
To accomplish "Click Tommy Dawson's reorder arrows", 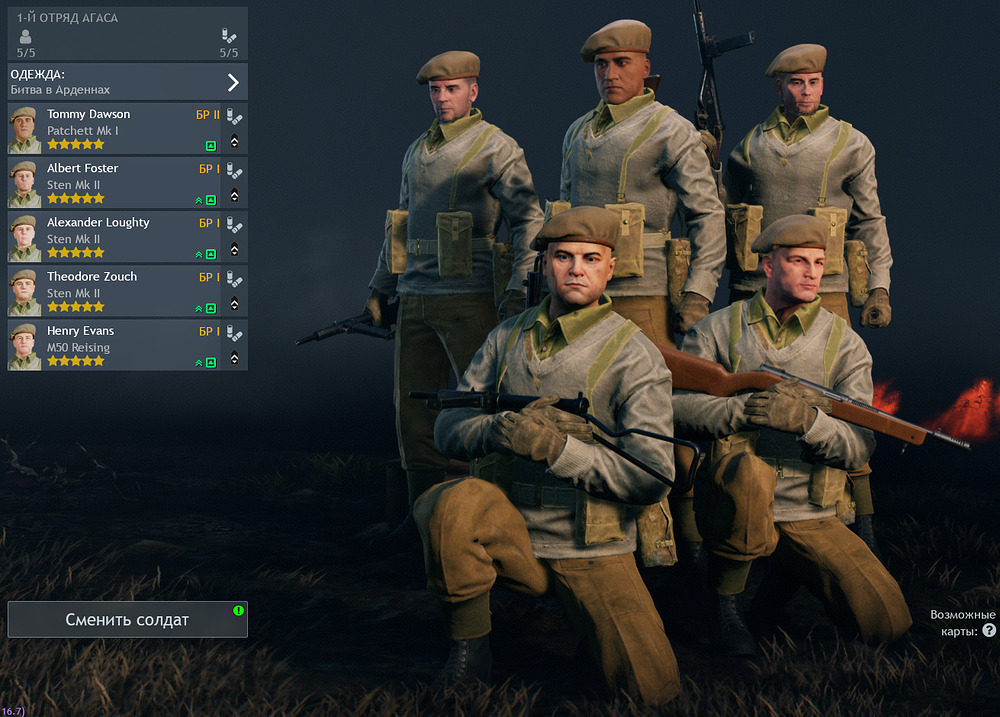I will click(234, 141).
